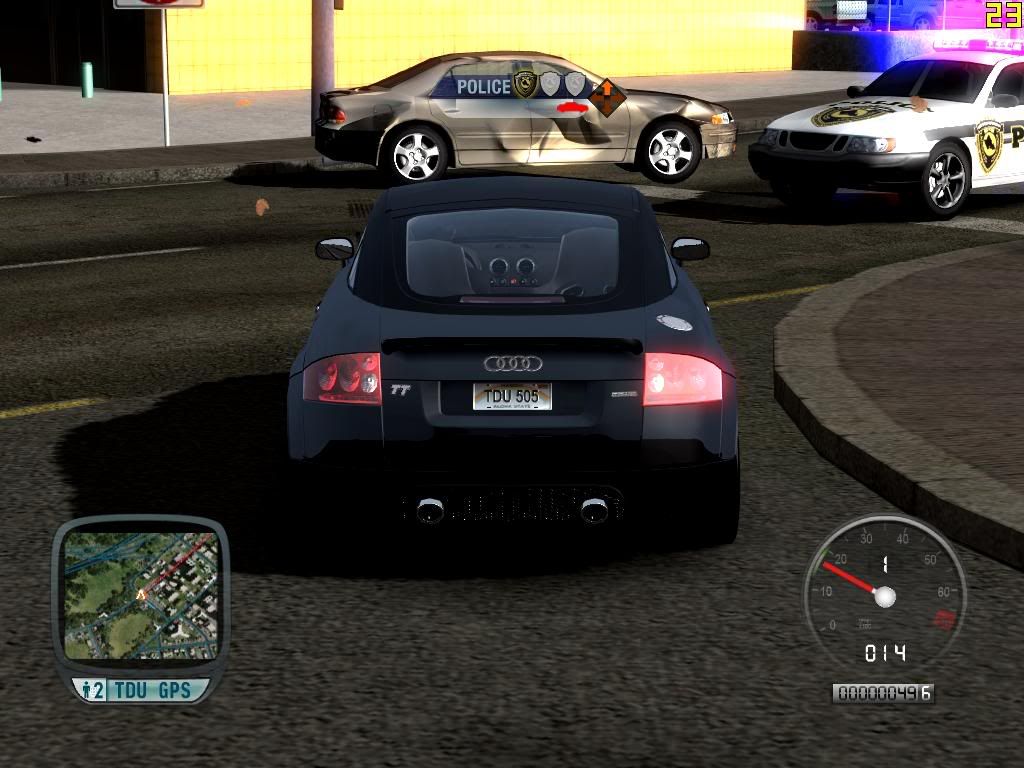Screen dimensions: 1024x768
Task: Click the TDU GPS label
Action: click(156, 690)
